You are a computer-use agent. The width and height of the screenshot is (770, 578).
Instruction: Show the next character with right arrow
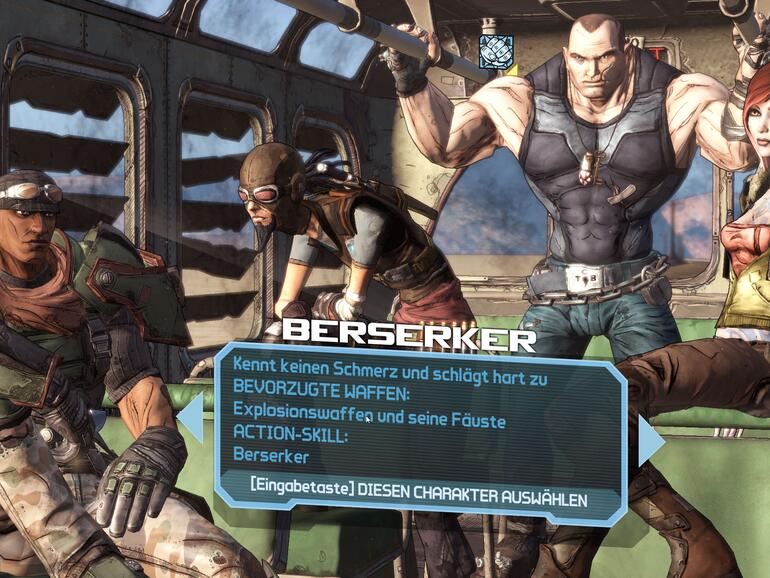click(650, 441)
